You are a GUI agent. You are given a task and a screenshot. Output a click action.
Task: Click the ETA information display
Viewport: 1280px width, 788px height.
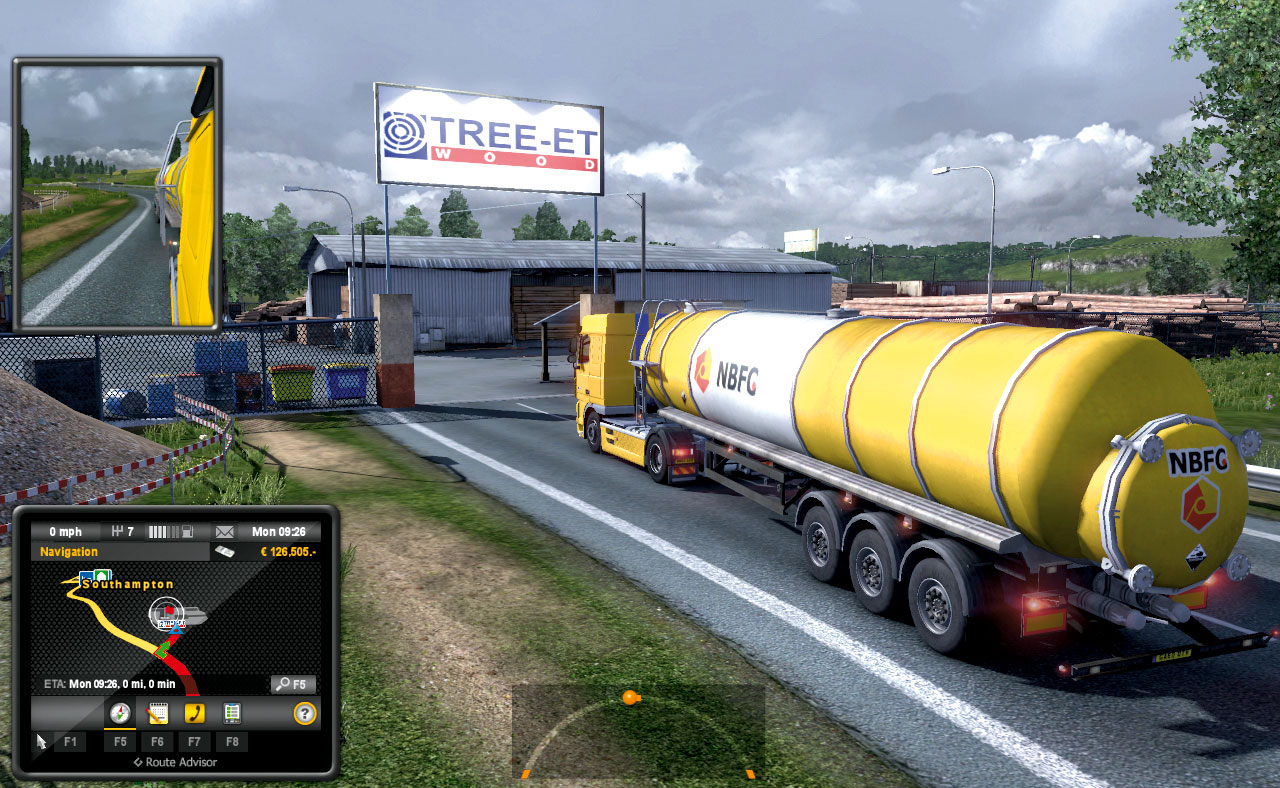pyautogui.click(x=109, y=683)
